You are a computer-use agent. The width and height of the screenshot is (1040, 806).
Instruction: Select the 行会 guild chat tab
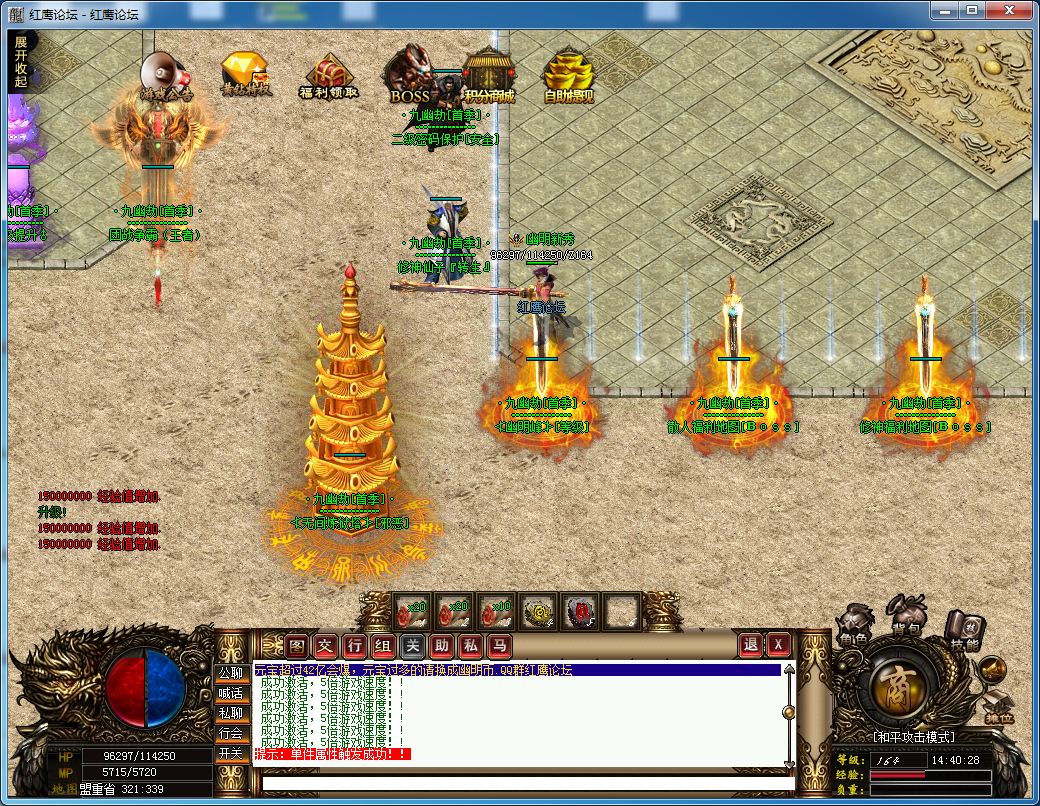point(231,733)
